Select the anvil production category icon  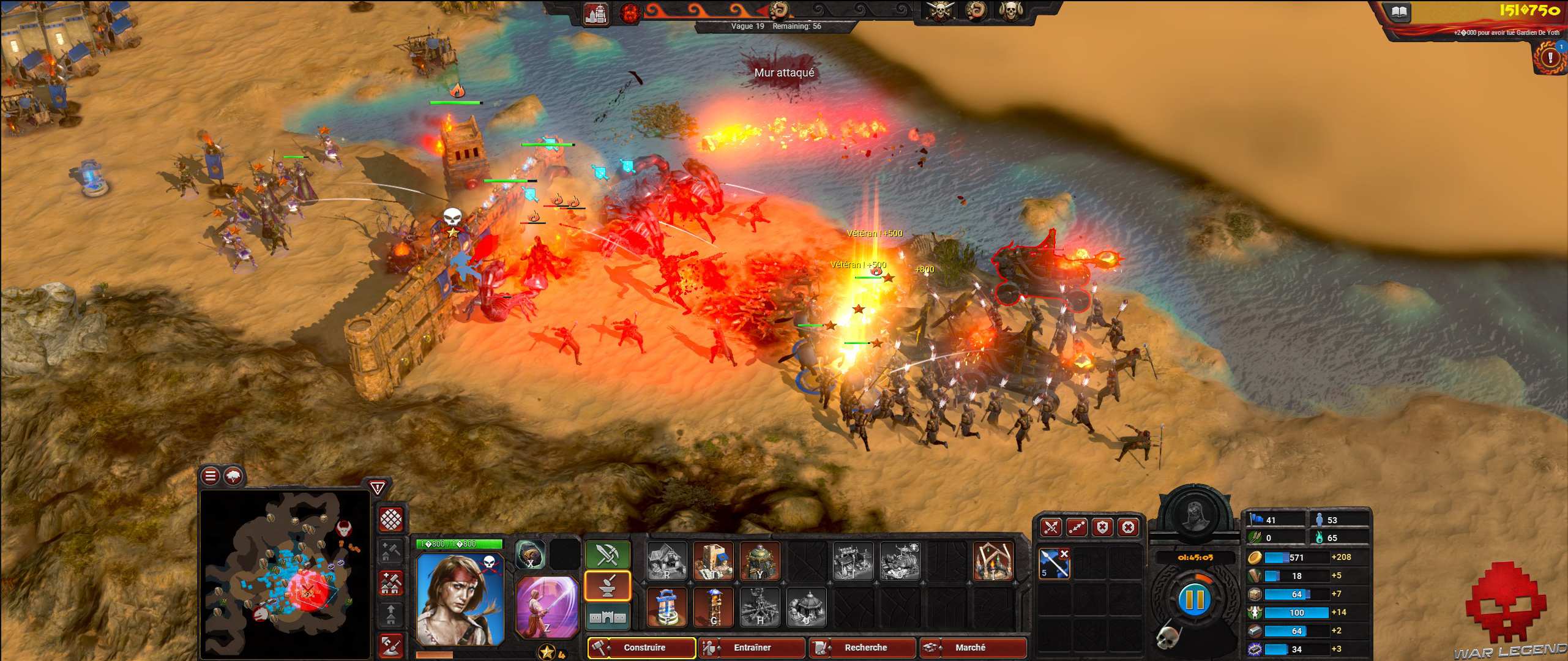608,585
